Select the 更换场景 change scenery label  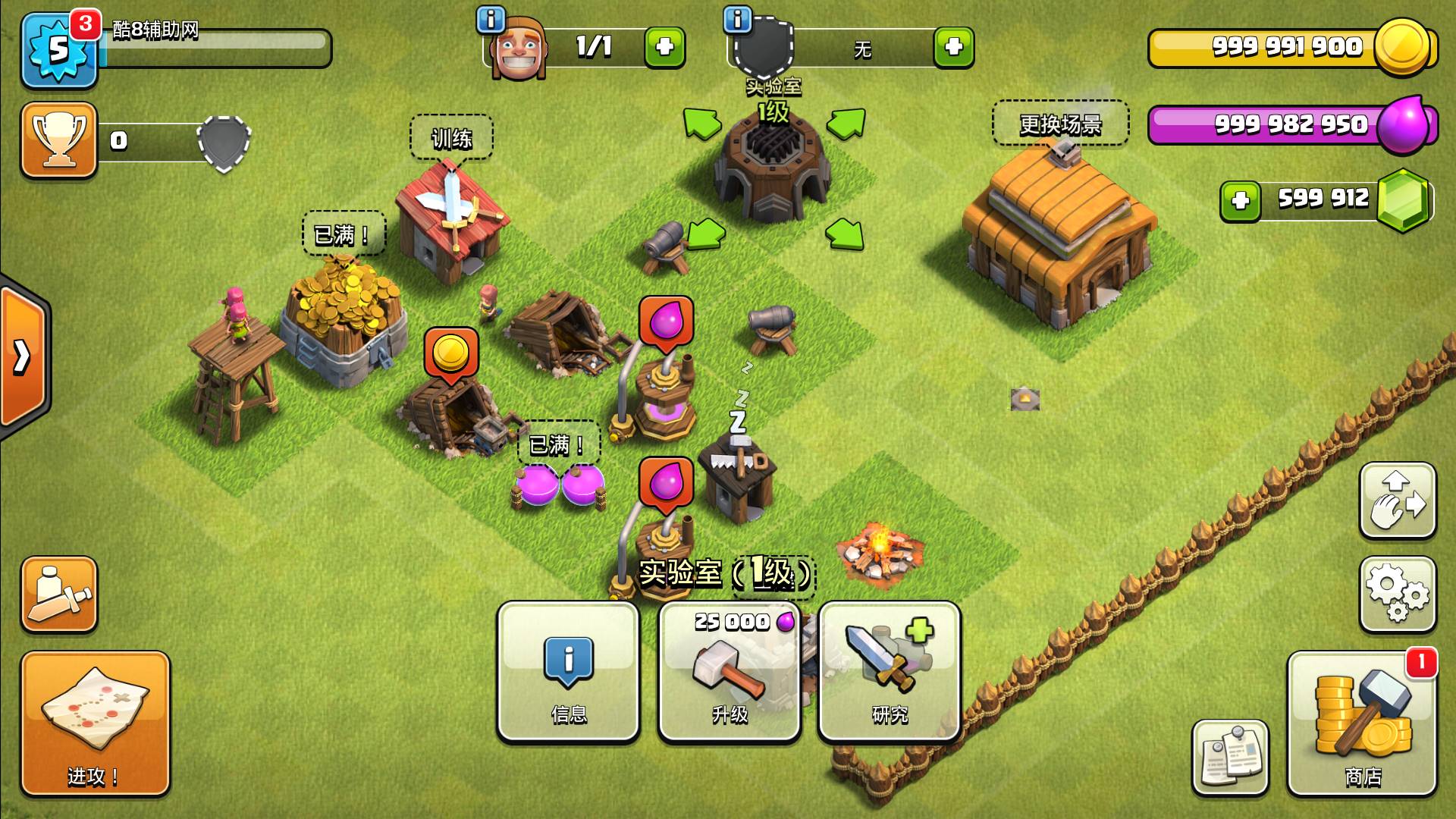(1060, 124)
